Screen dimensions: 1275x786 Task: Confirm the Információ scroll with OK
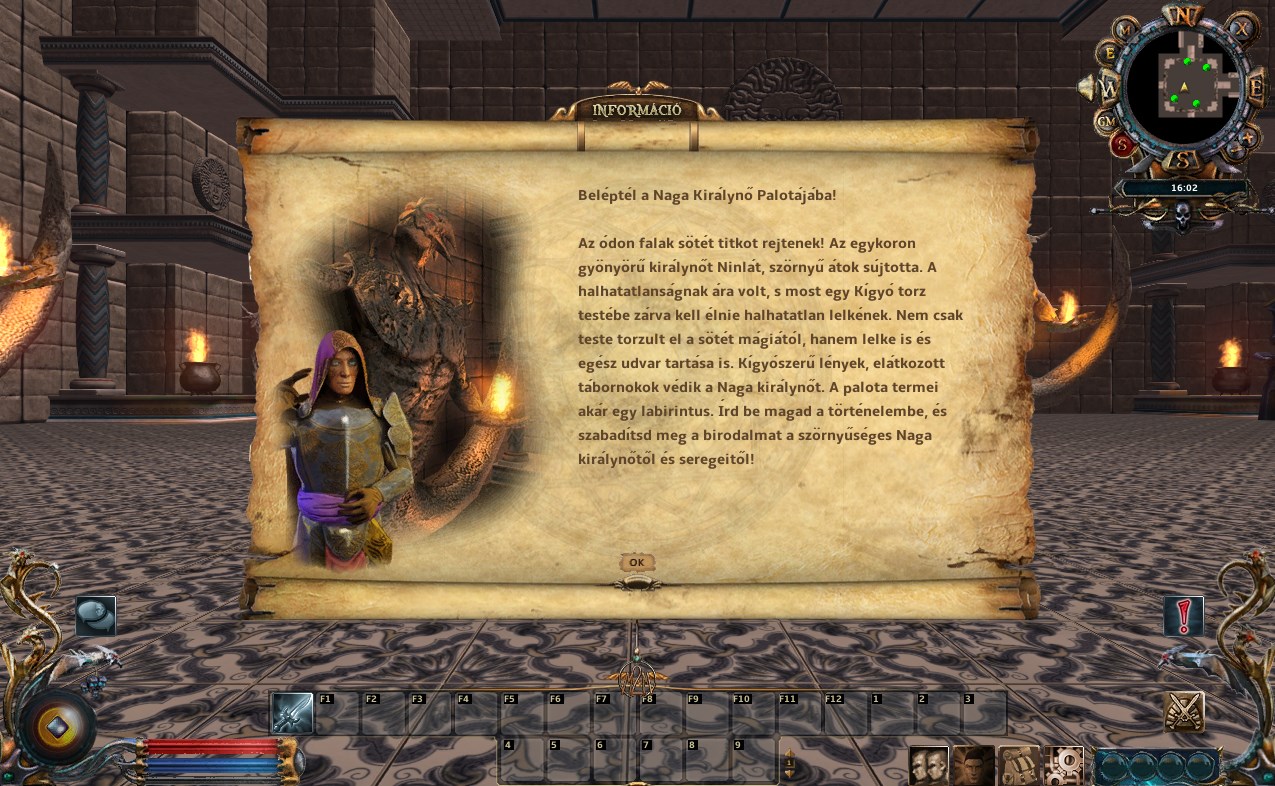tap(636, 563)
